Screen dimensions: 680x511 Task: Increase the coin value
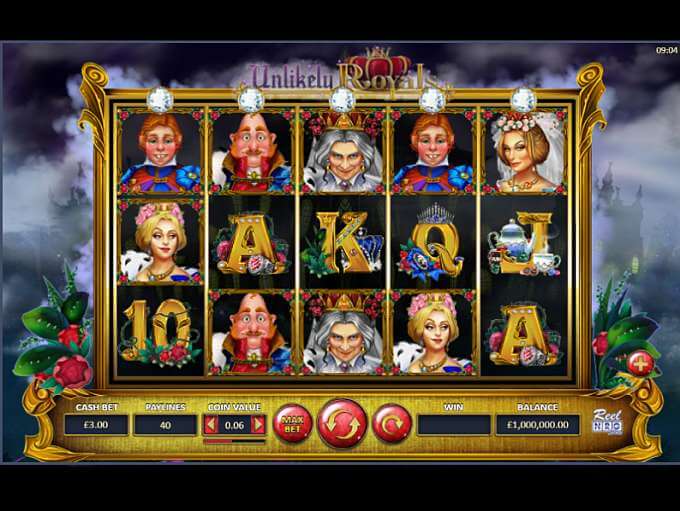[258, 425]
